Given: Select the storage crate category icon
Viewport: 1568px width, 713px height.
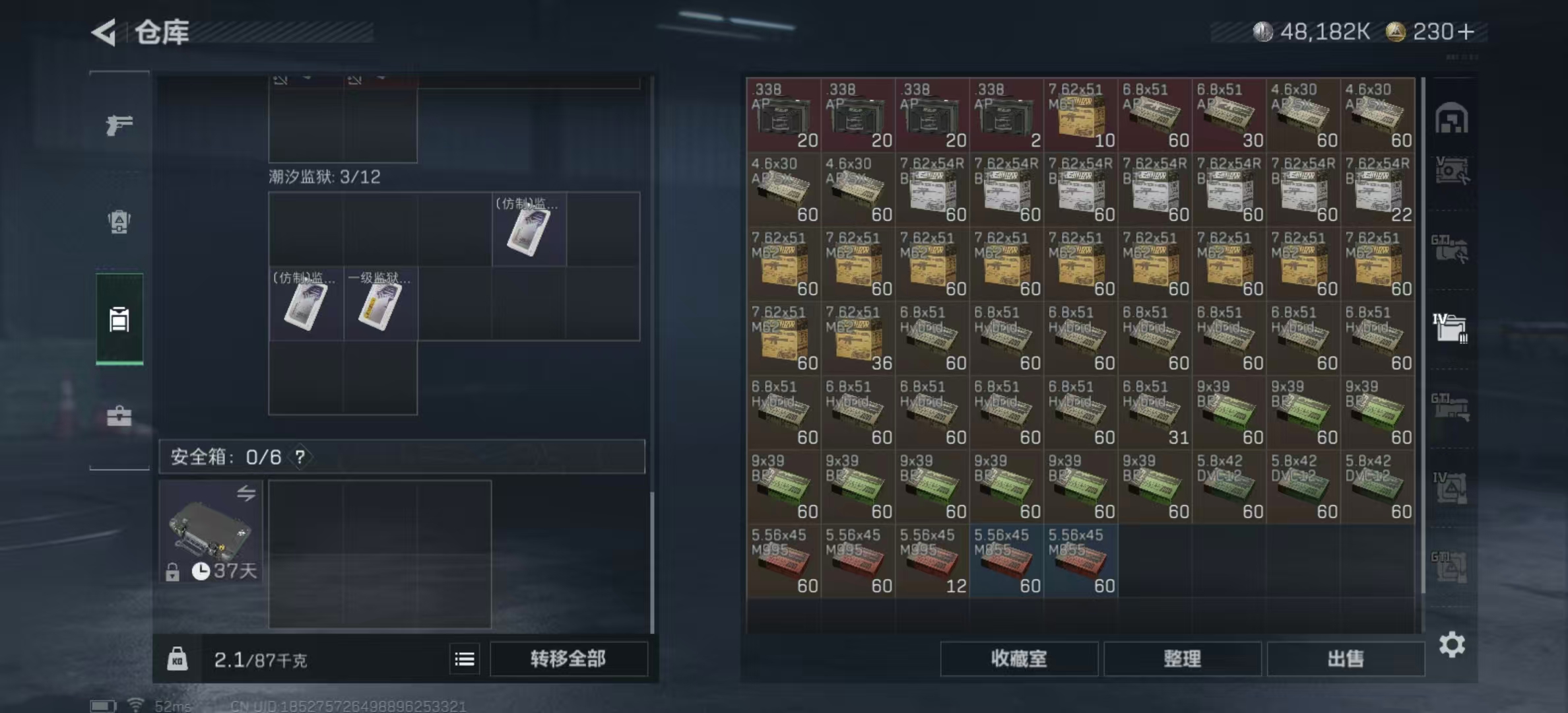Looking at the screenshot, I should 119,320.
